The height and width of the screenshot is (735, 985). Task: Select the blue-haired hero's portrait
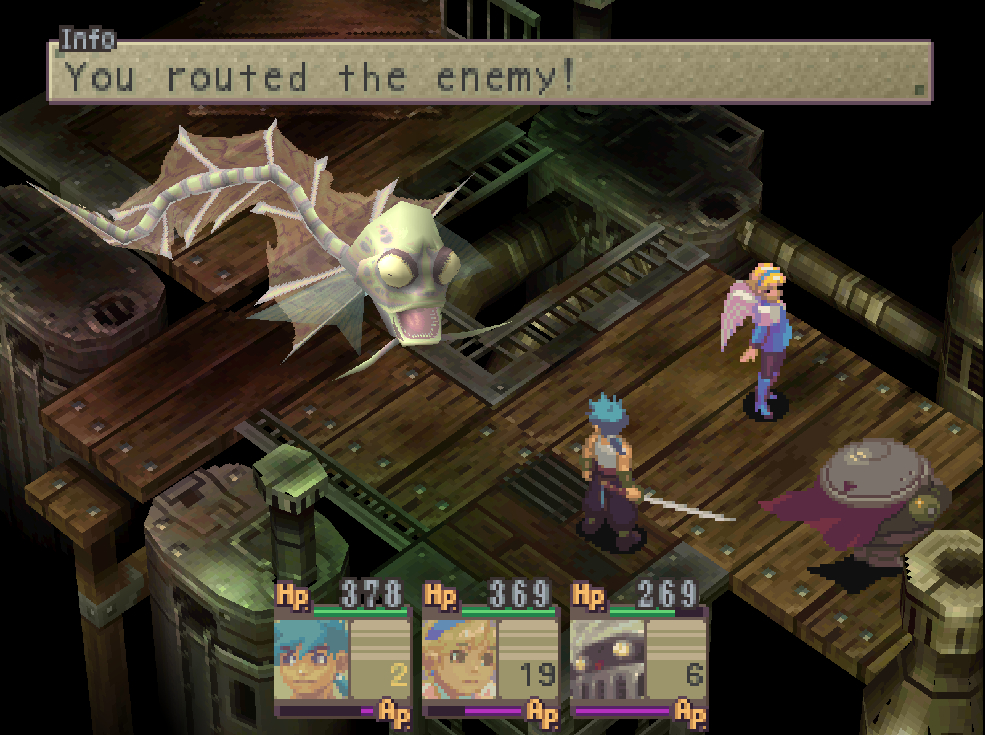(312, 659)
